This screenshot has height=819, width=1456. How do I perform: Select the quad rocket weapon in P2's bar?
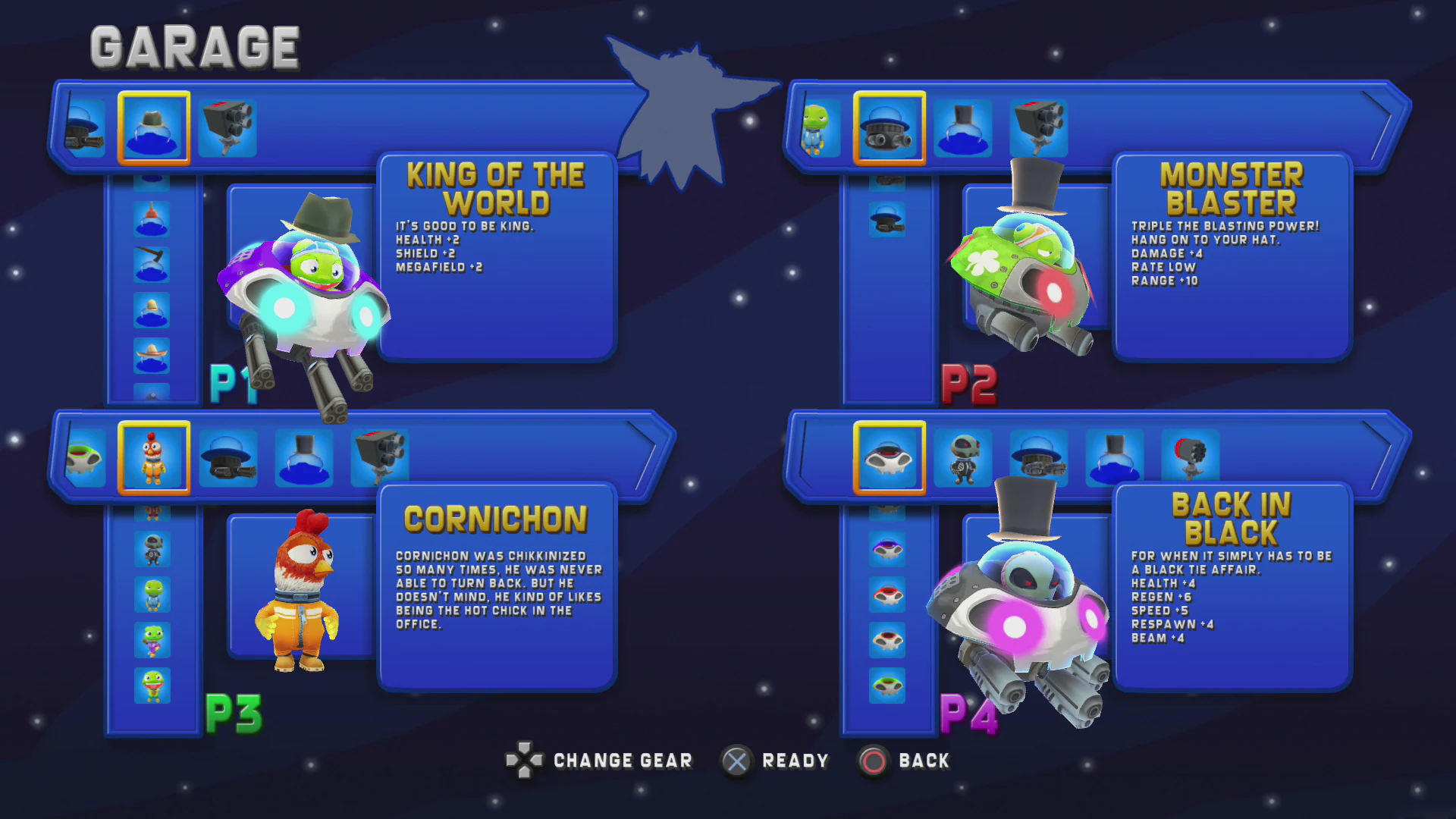tap(1037, 127)
